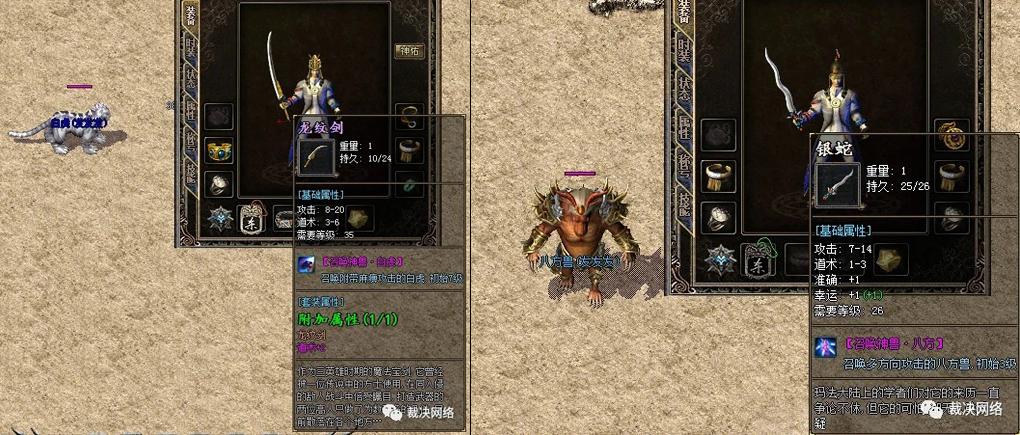Select the gold bracelet with teal gem
Viewport: 1020px width, 435px height.
[x=219, y=151]
